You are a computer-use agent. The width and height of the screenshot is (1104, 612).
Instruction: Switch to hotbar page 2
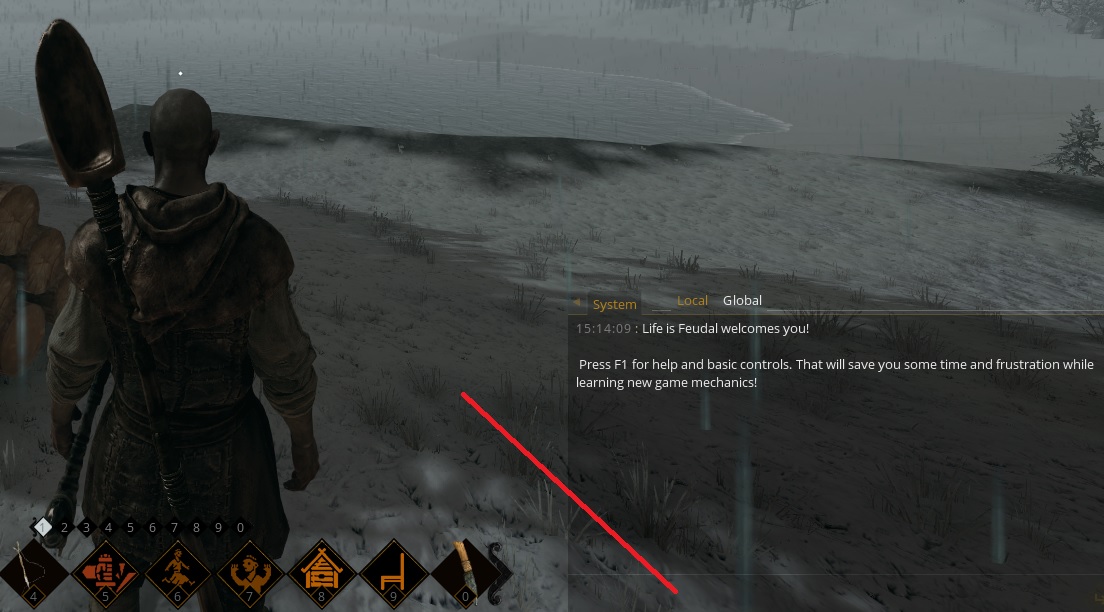[x=65, y=527]
